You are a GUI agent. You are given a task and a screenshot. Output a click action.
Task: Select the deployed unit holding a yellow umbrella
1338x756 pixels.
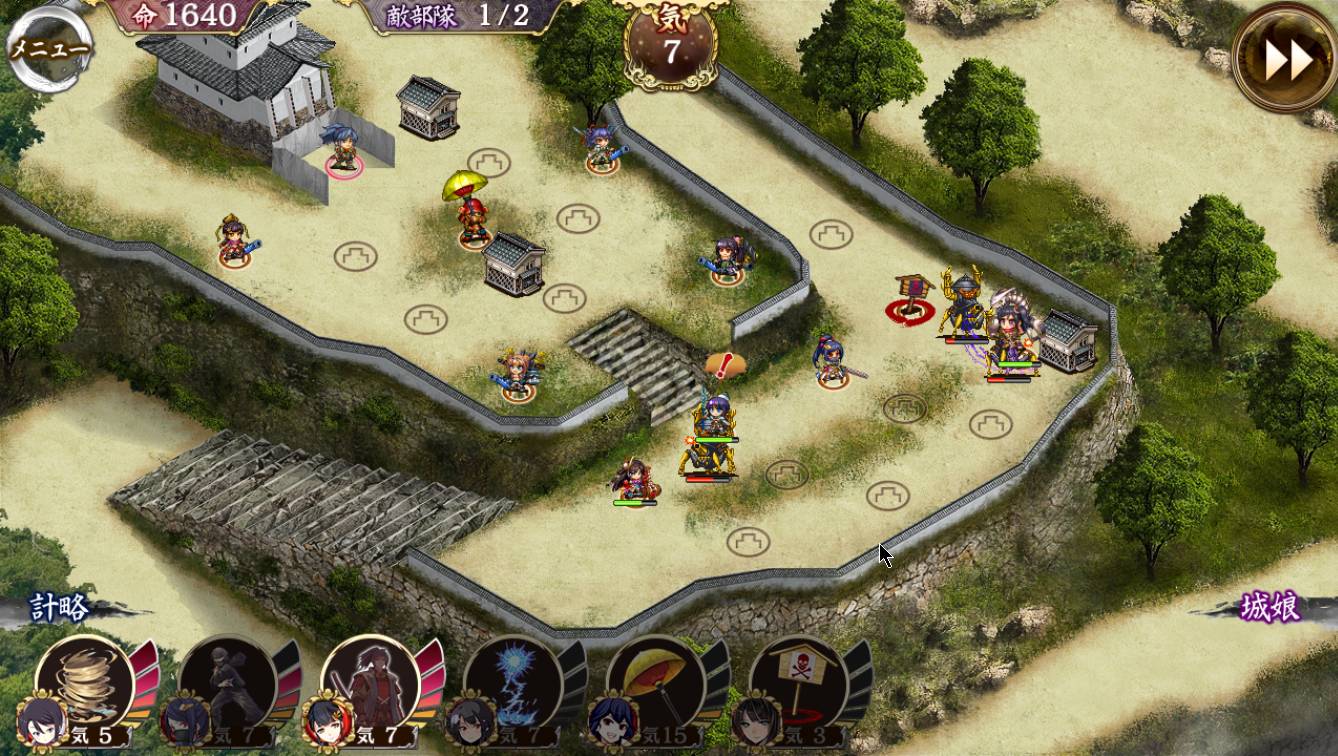click(x=471, y=211)
